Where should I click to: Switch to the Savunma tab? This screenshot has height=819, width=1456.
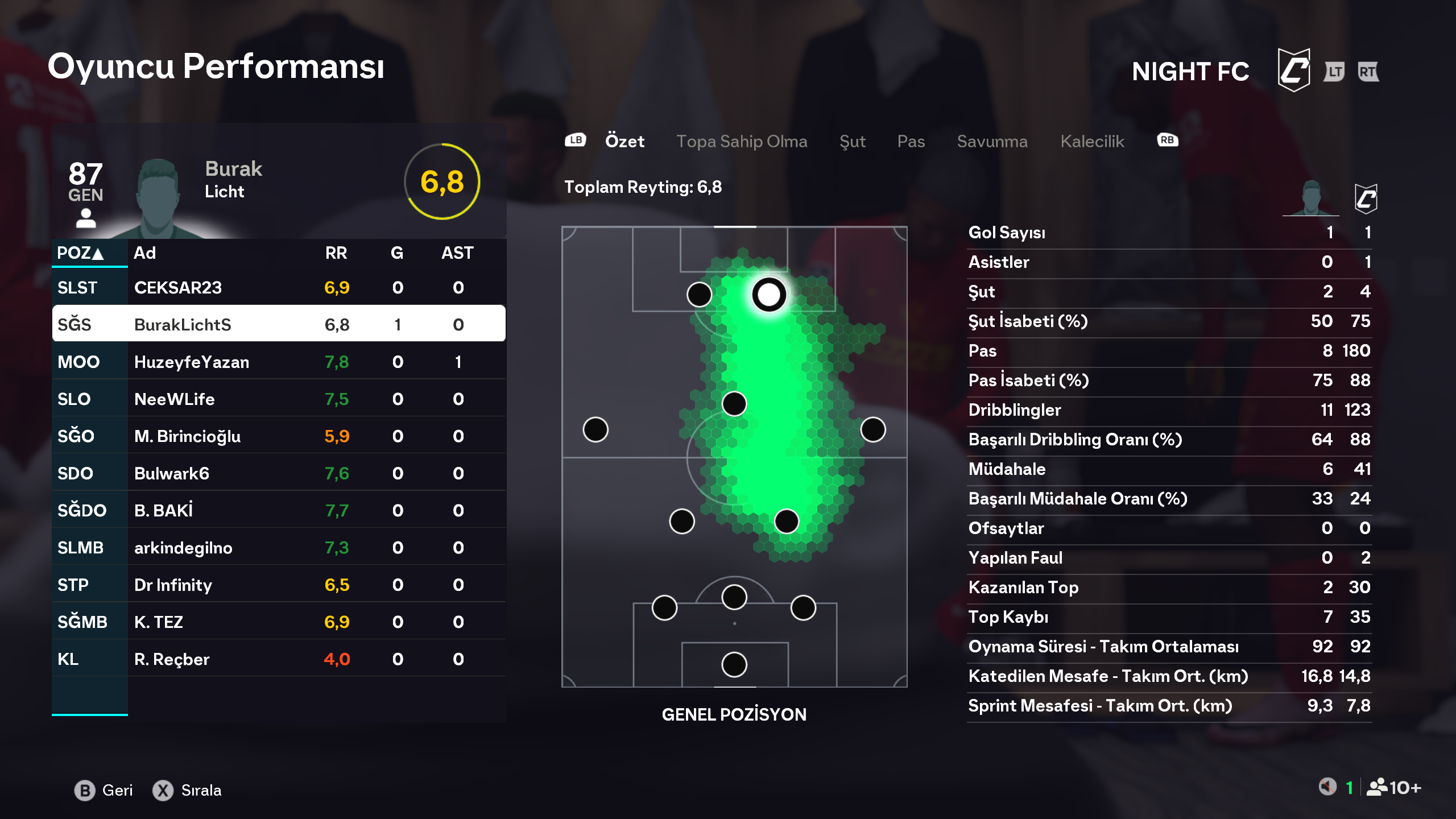[x=992, y=141]
